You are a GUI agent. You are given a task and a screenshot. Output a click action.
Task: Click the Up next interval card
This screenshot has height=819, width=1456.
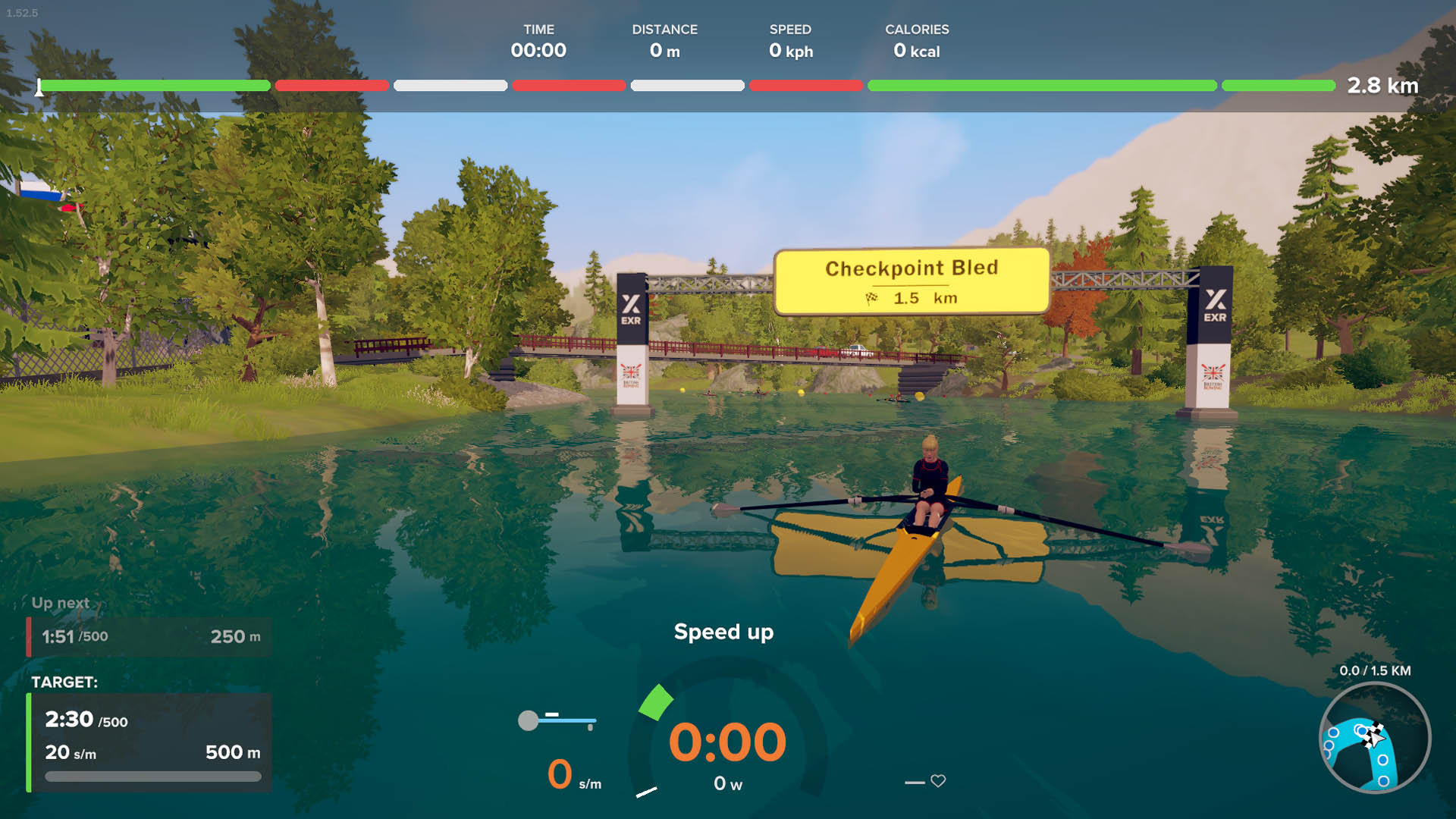(x=148, y=637)
